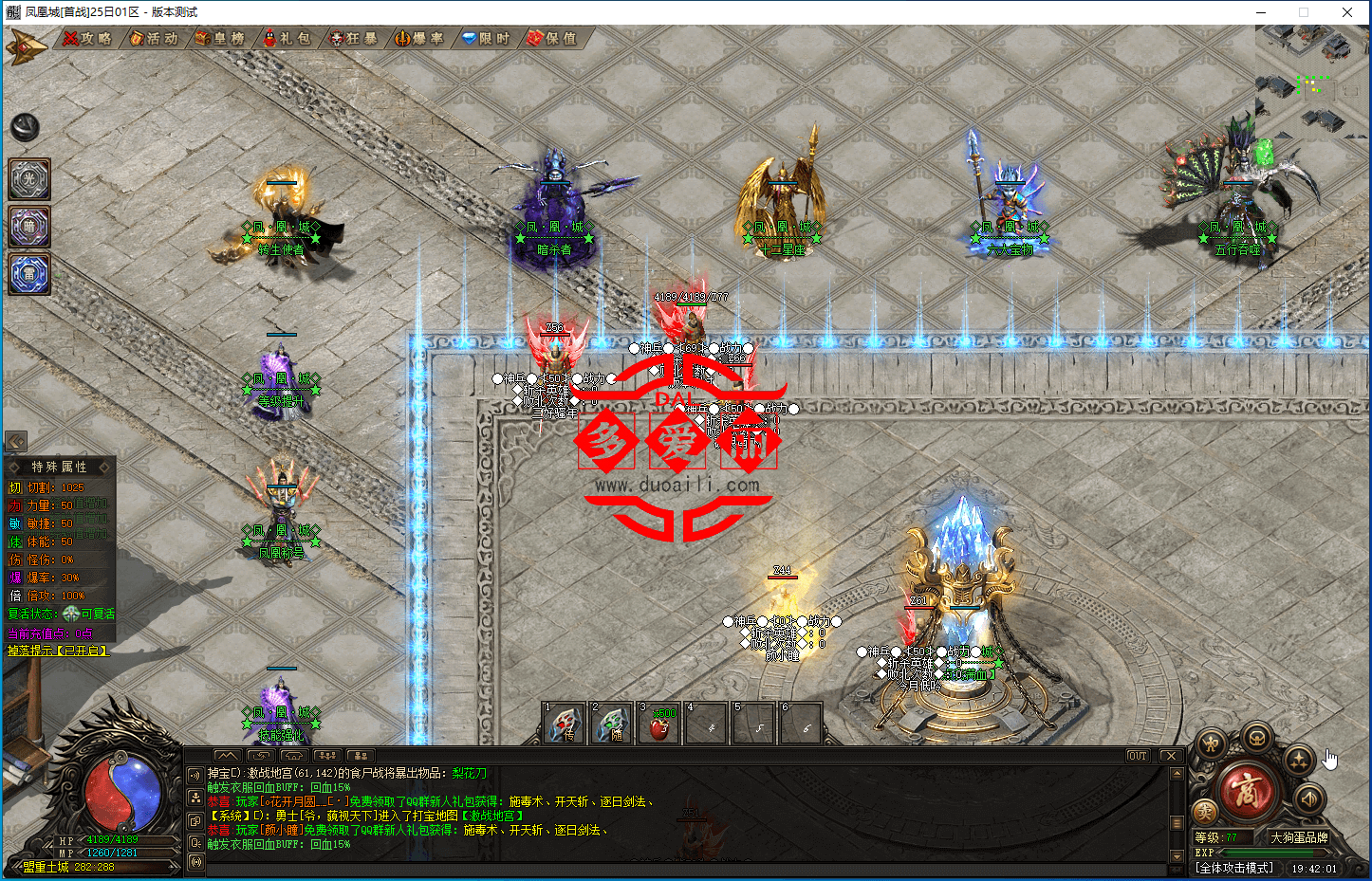Select the 狂暴 berserk menu entry

(x=354, y=39)
